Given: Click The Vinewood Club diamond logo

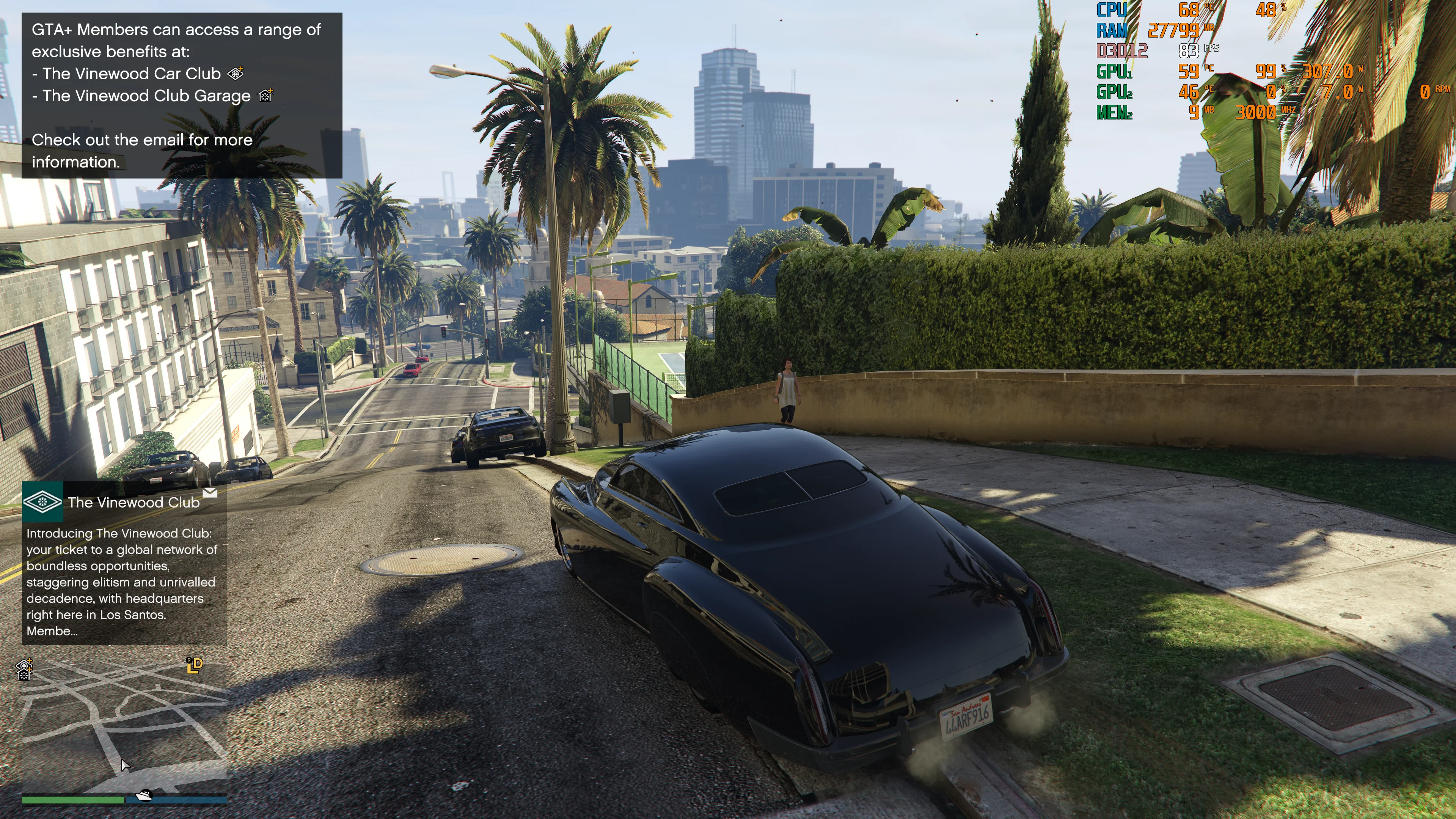Looking at the screenshot, I should 42,501.
